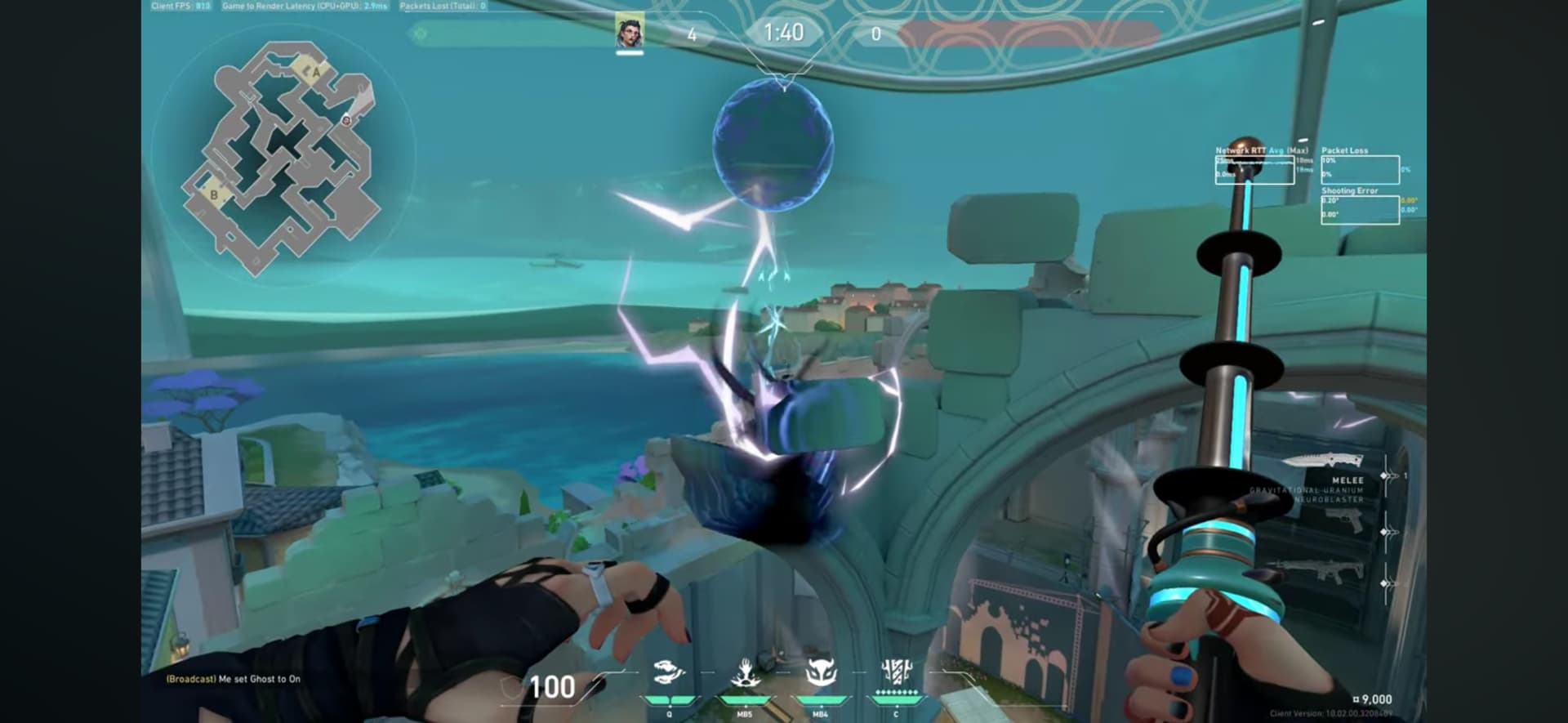The height and width of the screenshot is (723, 1568).
Task: Use the MB5 ability icon
Action: coord(745,675)
